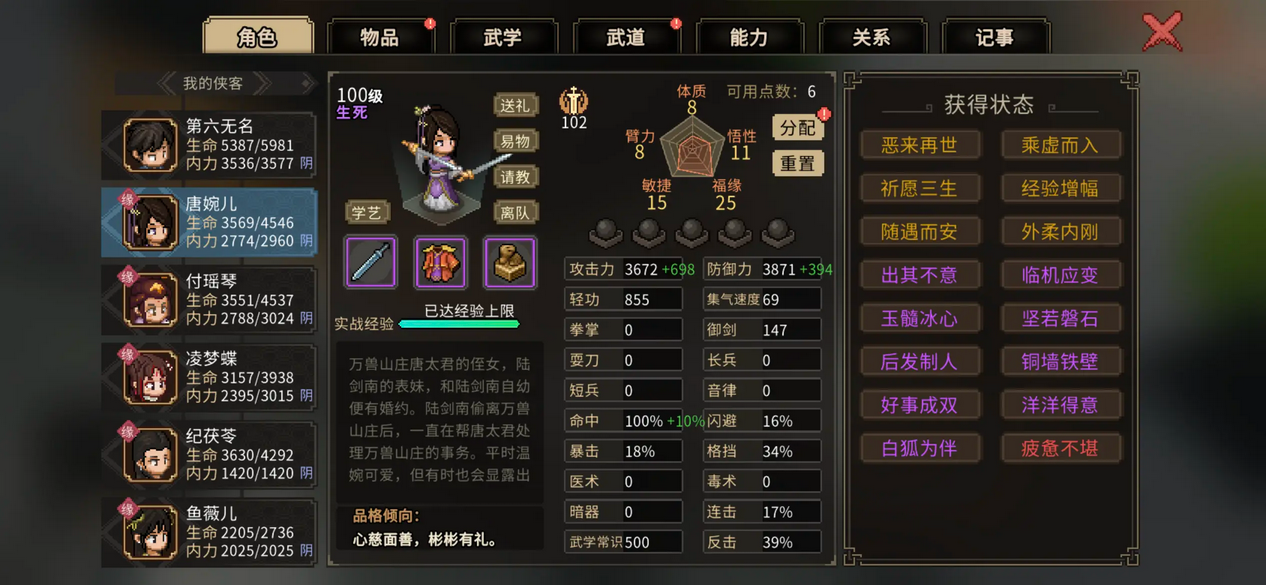Switch to the 物品 tab
This screenshot has height=585, width=1266.
[380, 38]
